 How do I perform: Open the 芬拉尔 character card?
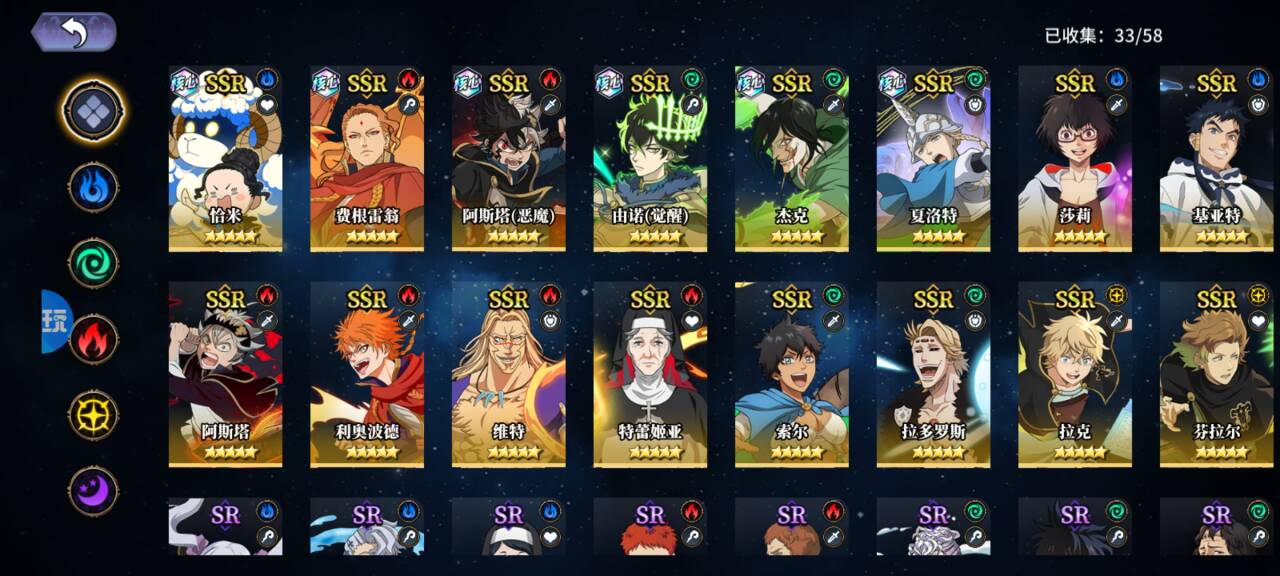coord(1216,374)
